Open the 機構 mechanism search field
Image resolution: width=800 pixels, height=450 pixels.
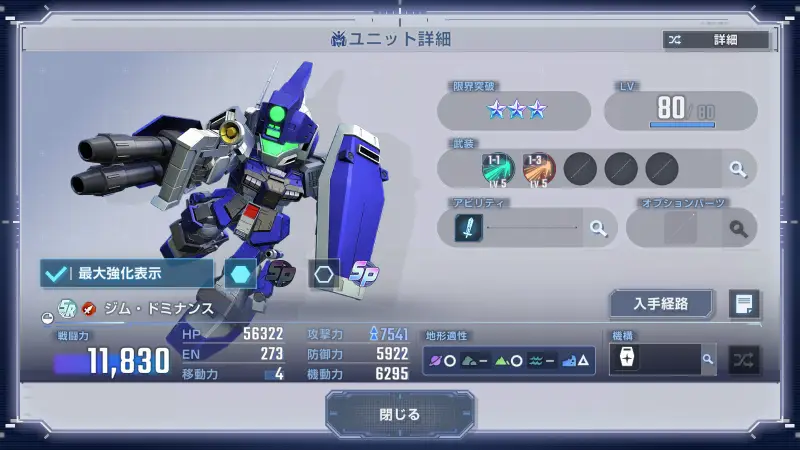662,359
